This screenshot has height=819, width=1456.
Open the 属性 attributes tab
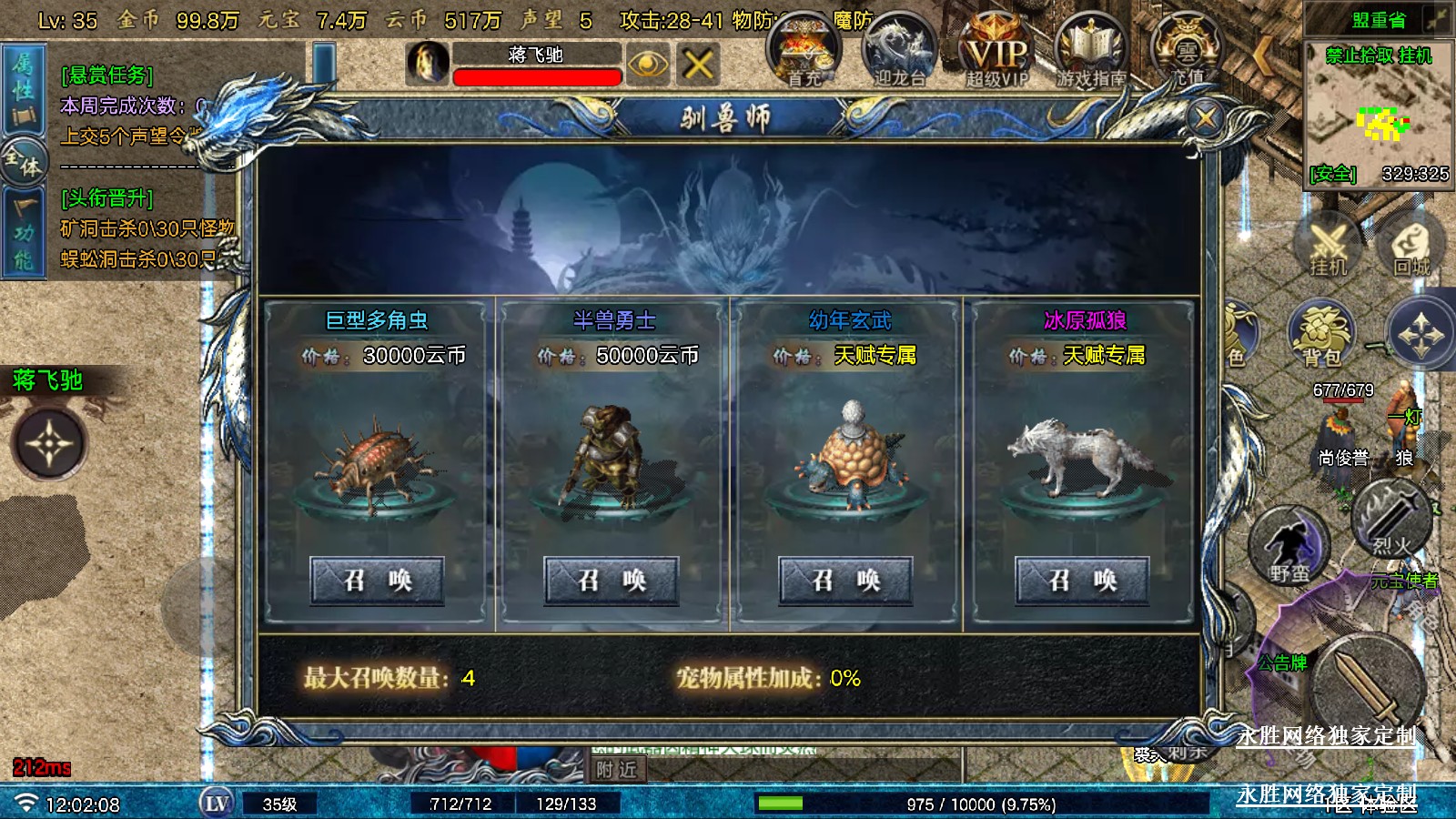click(23, 89)
